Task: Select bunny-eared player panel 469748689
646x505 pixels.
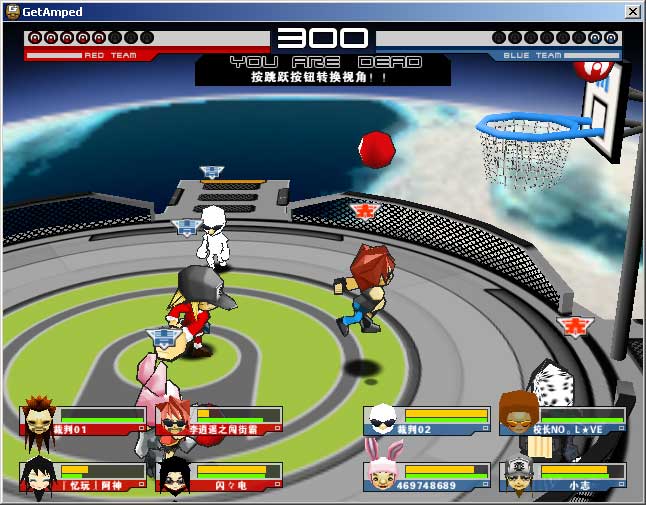Action: 427,476
